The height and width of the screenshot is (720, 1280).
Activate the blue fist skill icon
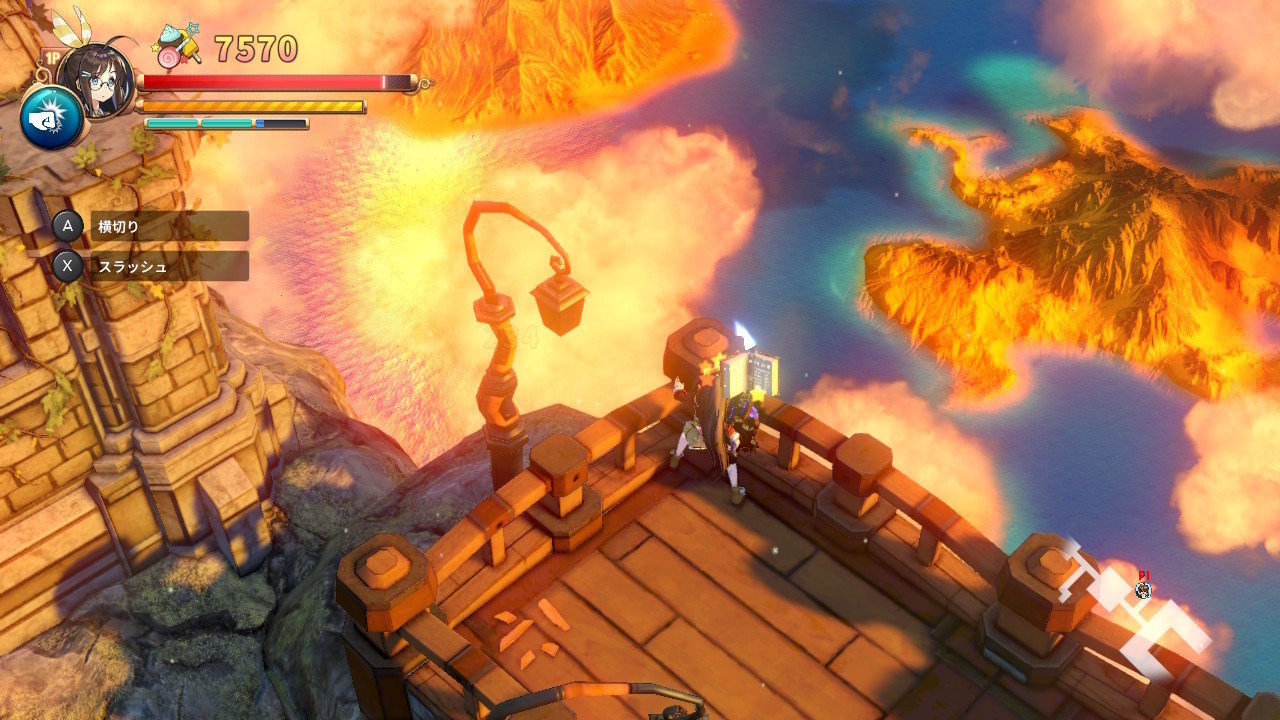[x=50, y=117]
